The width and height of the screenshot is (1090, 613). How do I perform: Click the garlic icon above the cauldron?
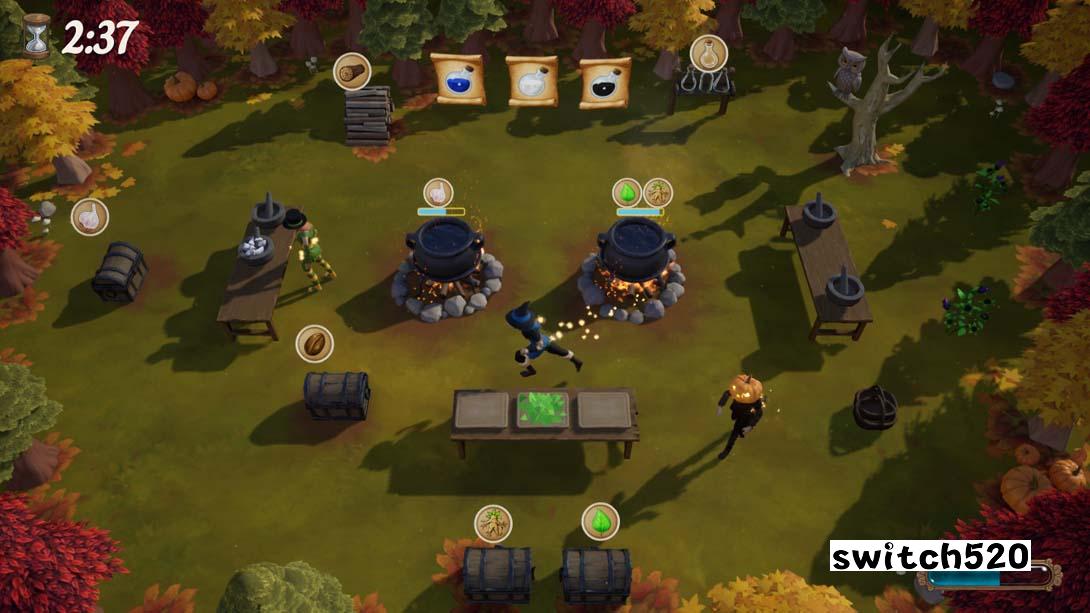pos(437,192)
